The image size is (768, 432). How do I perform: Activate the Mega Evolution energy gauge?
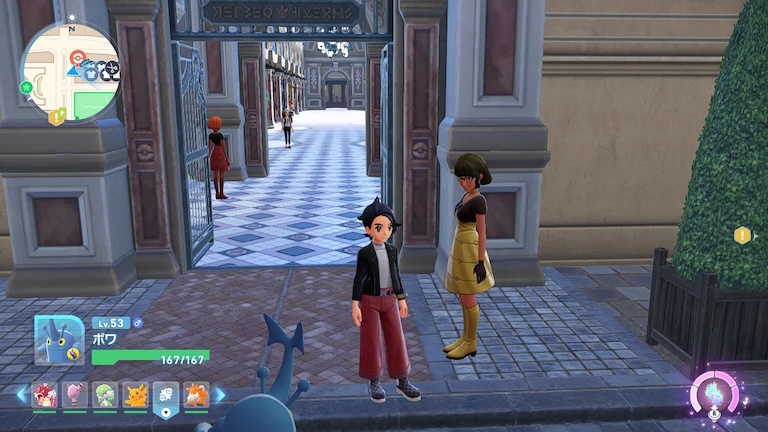pos(714,392)
